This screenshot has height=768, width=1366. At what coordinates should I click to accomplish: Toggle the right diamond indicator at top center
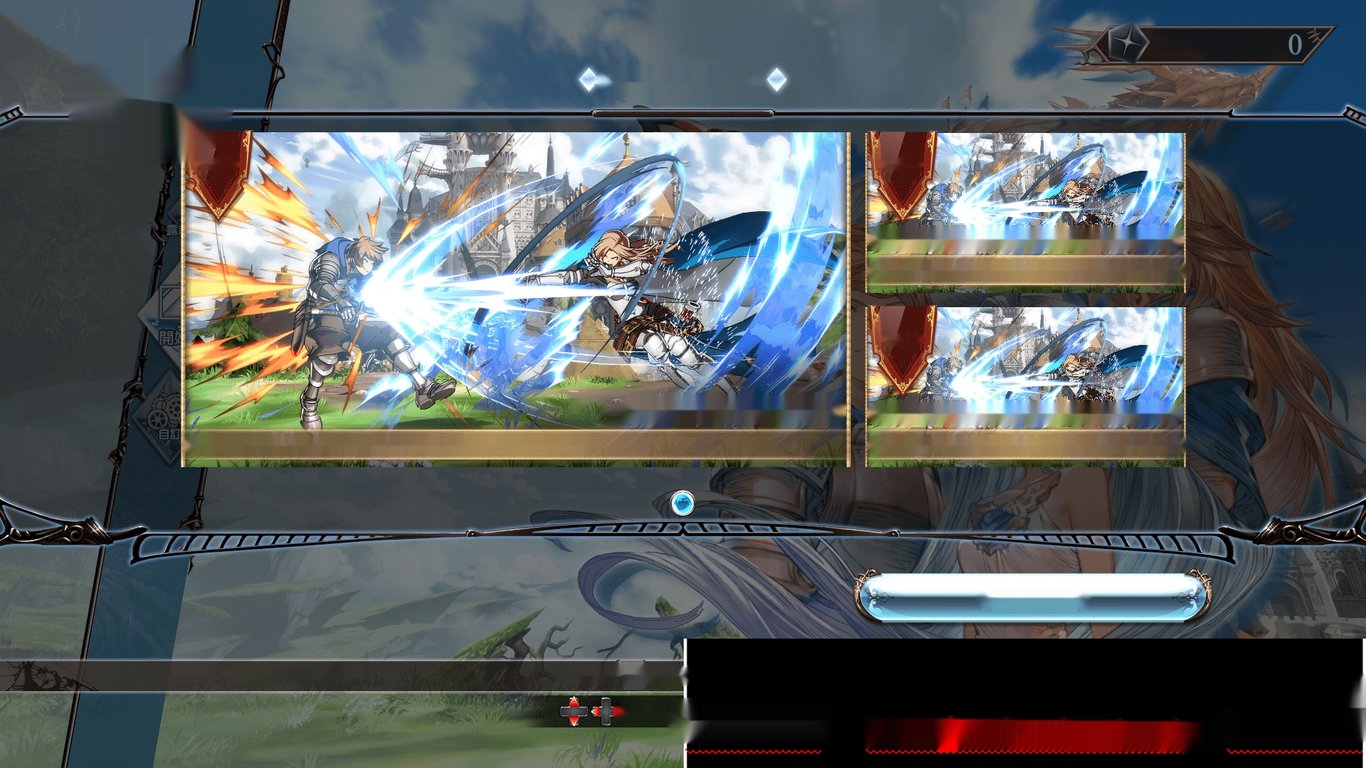776,77
